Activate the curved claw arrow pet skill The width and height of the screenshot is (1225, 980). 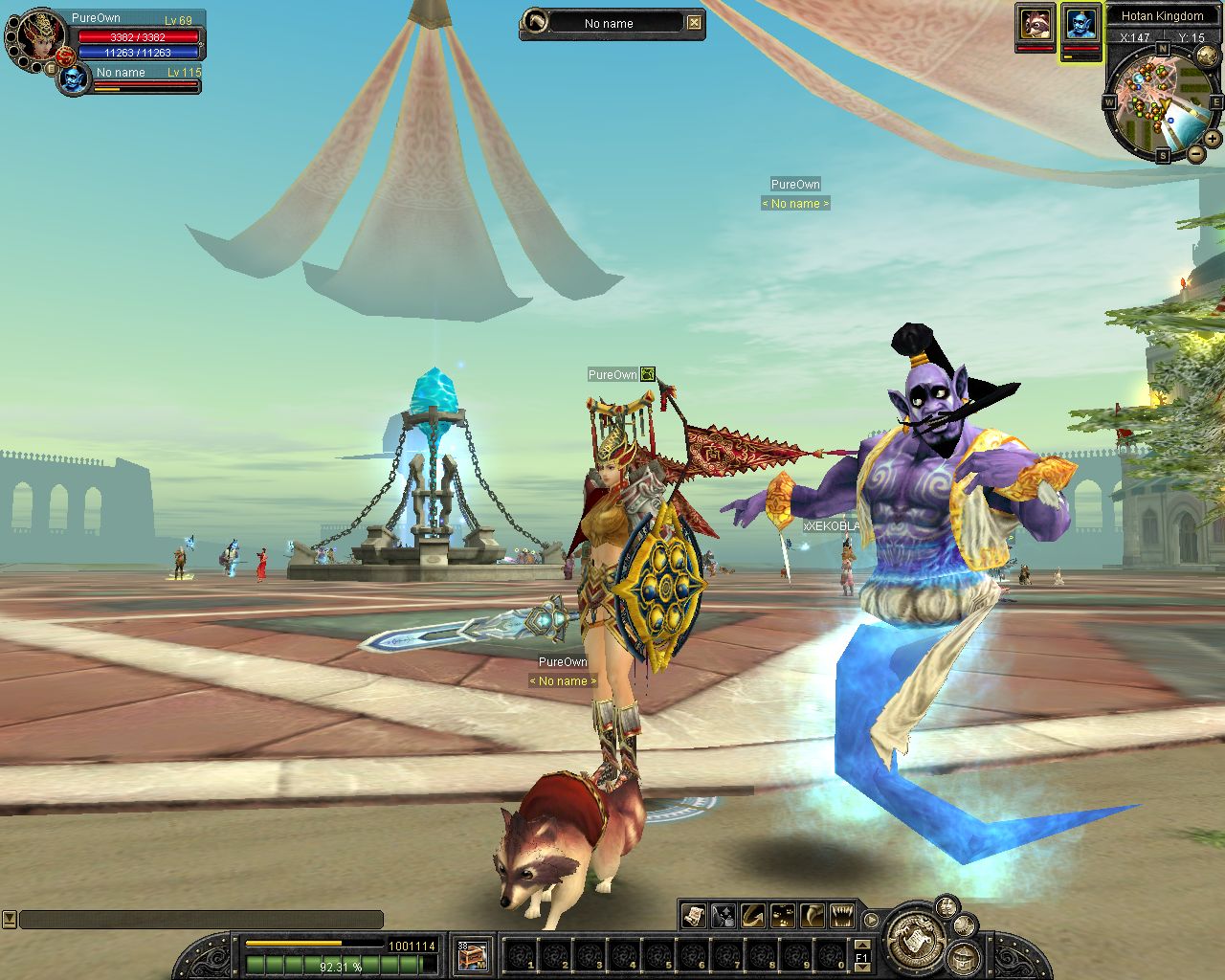(753, 916)
